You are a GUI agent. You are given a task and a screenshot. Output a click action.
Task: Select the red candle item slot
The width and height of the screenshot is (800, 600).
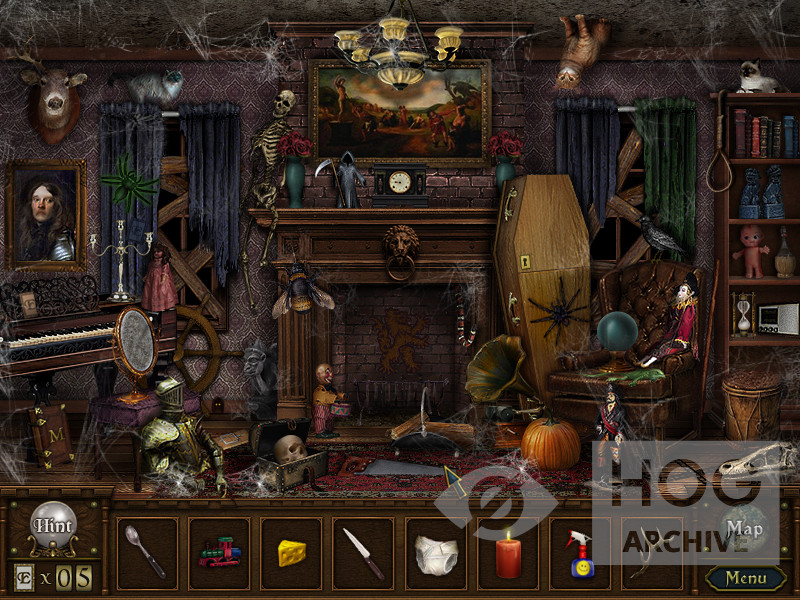[508, 552]
